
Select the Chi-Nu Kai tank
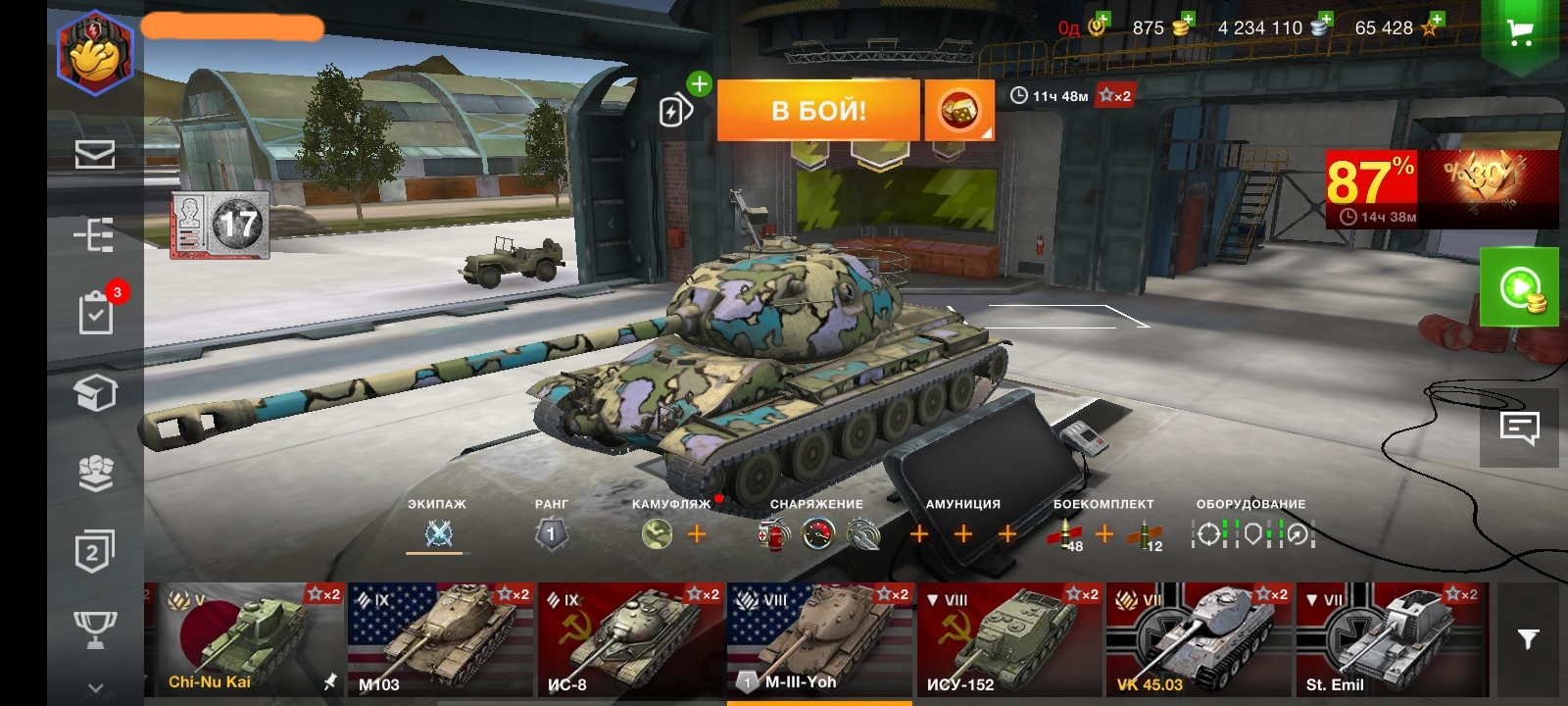tap(246, 639)
